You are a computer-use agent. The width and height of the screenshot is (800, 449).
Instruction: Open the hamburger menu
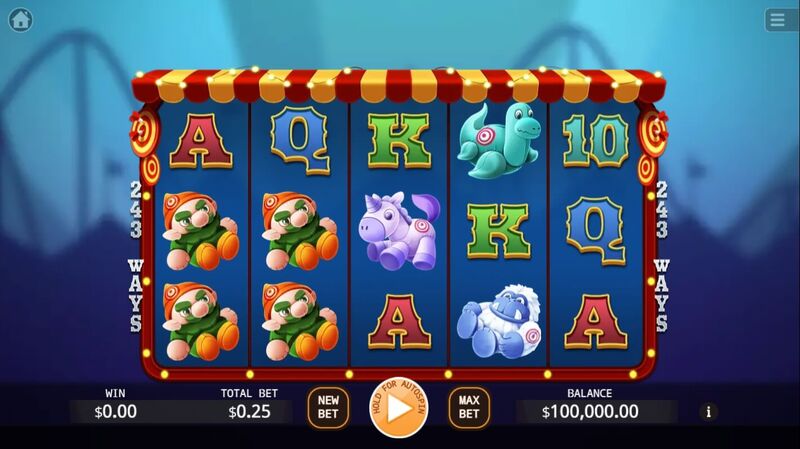779,20
